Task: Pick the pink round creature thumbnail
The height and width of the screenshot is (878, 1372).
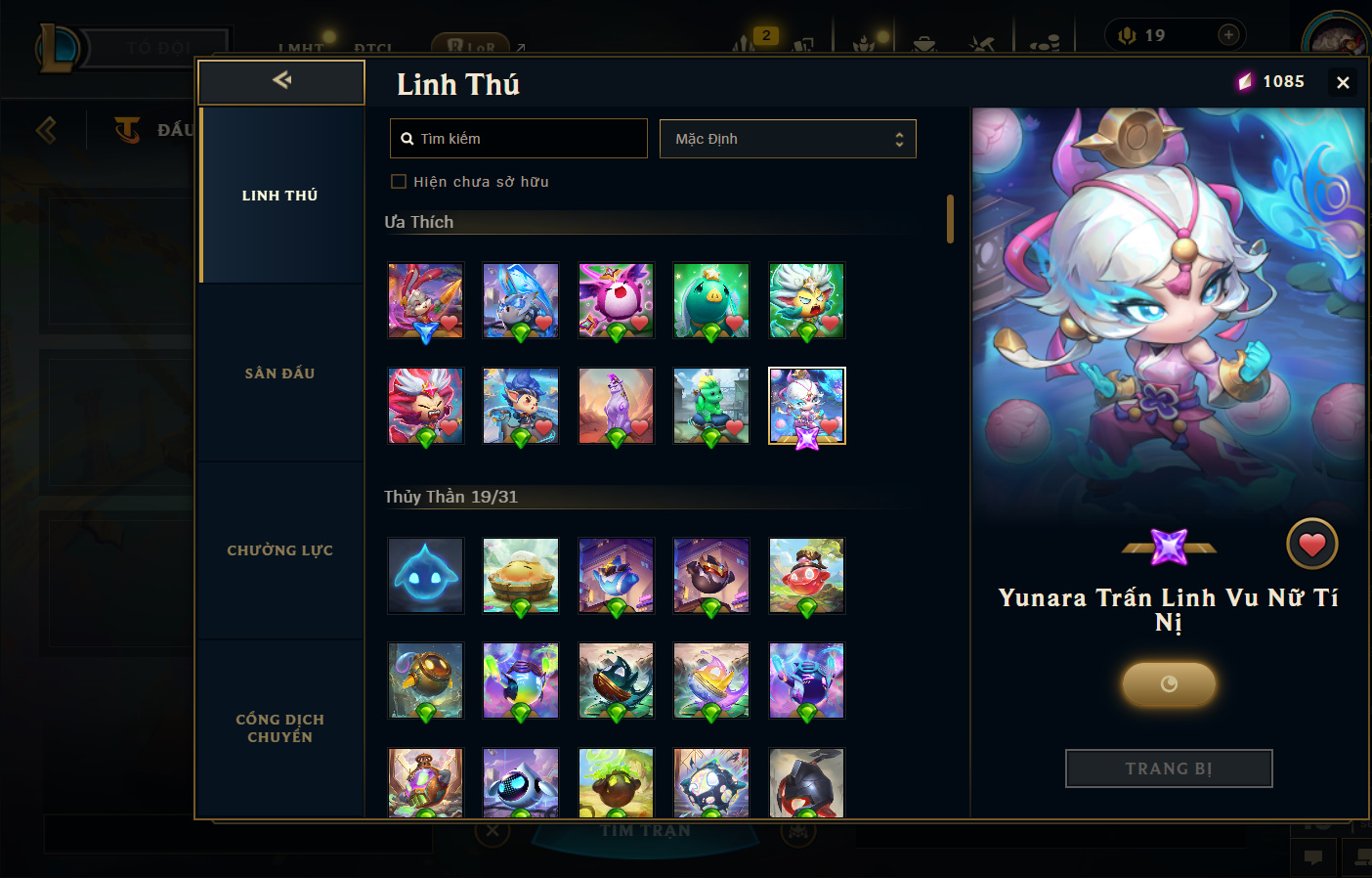Action: [616, 300]
